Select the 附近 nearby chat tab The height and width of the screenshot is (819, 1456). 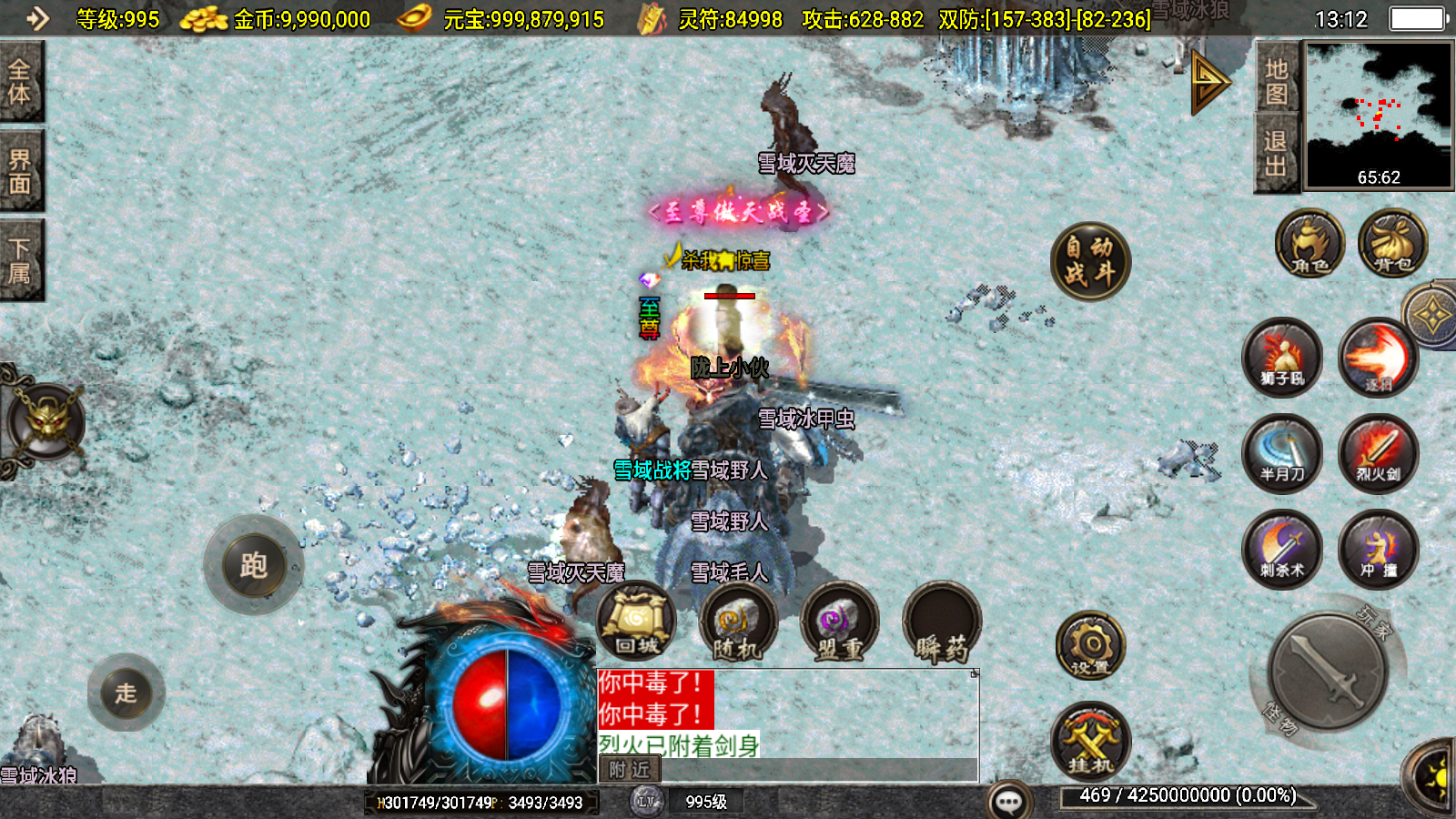click(630, 770)
